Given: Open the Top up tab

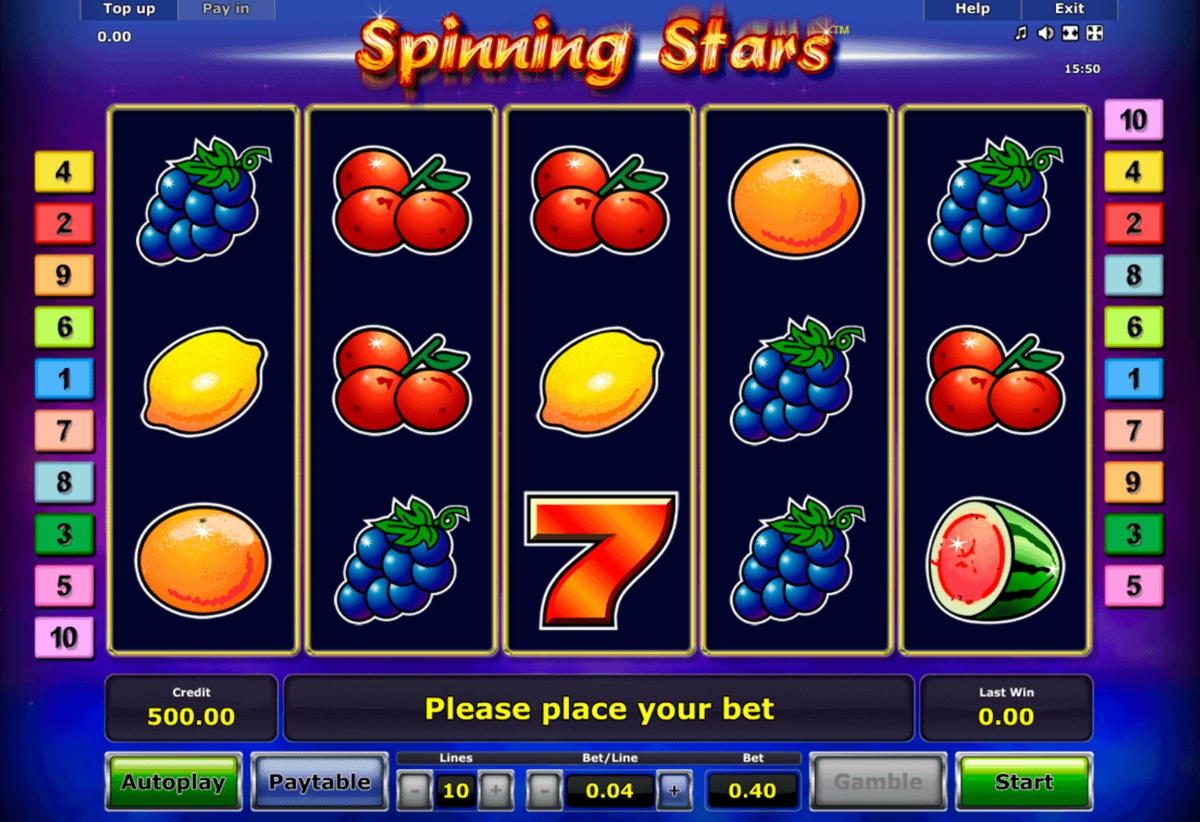Looking at the screenshot, I should pos(130,9).
